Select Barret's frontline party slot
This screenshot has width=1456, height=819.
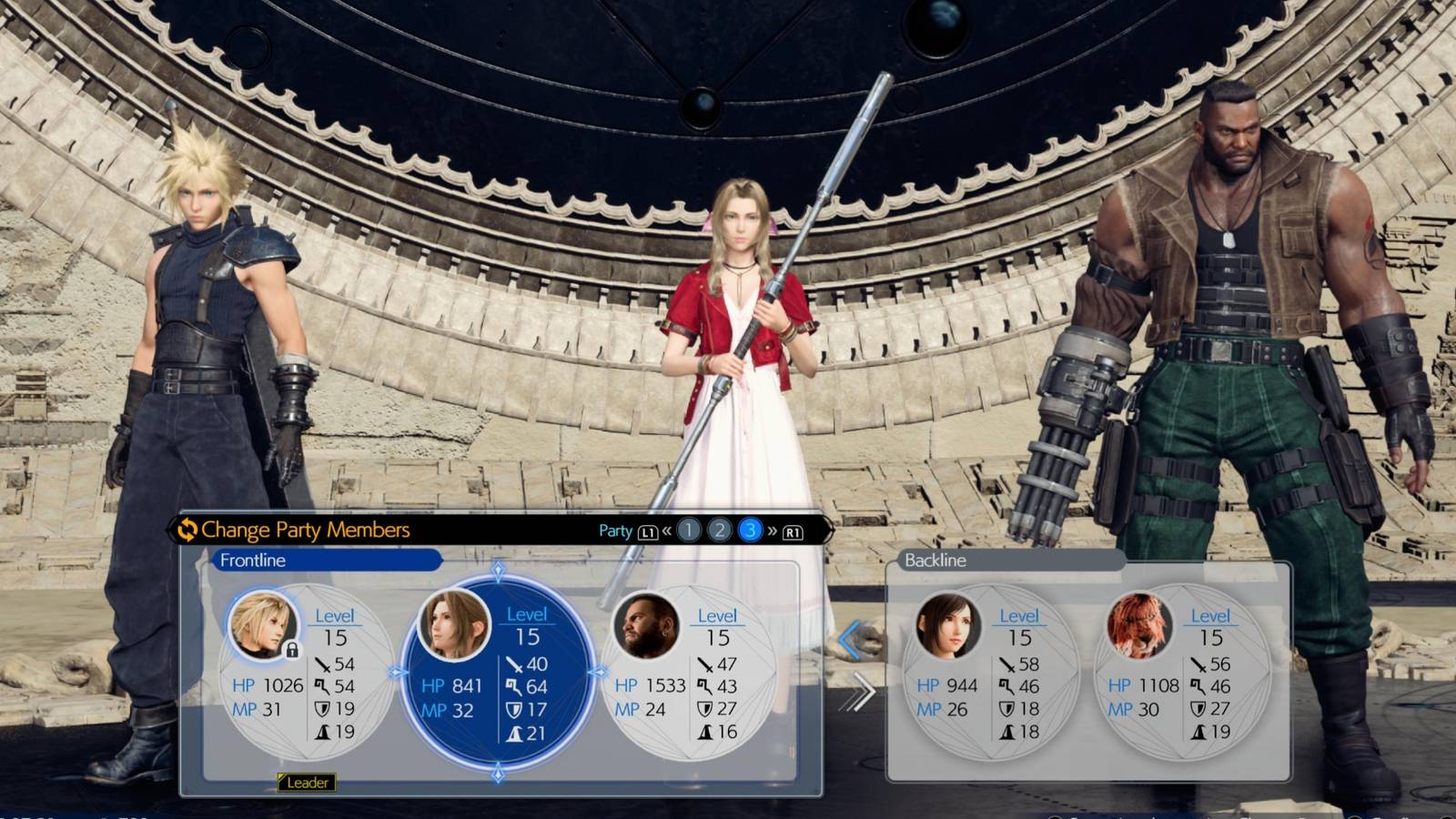tap(689, 673)
